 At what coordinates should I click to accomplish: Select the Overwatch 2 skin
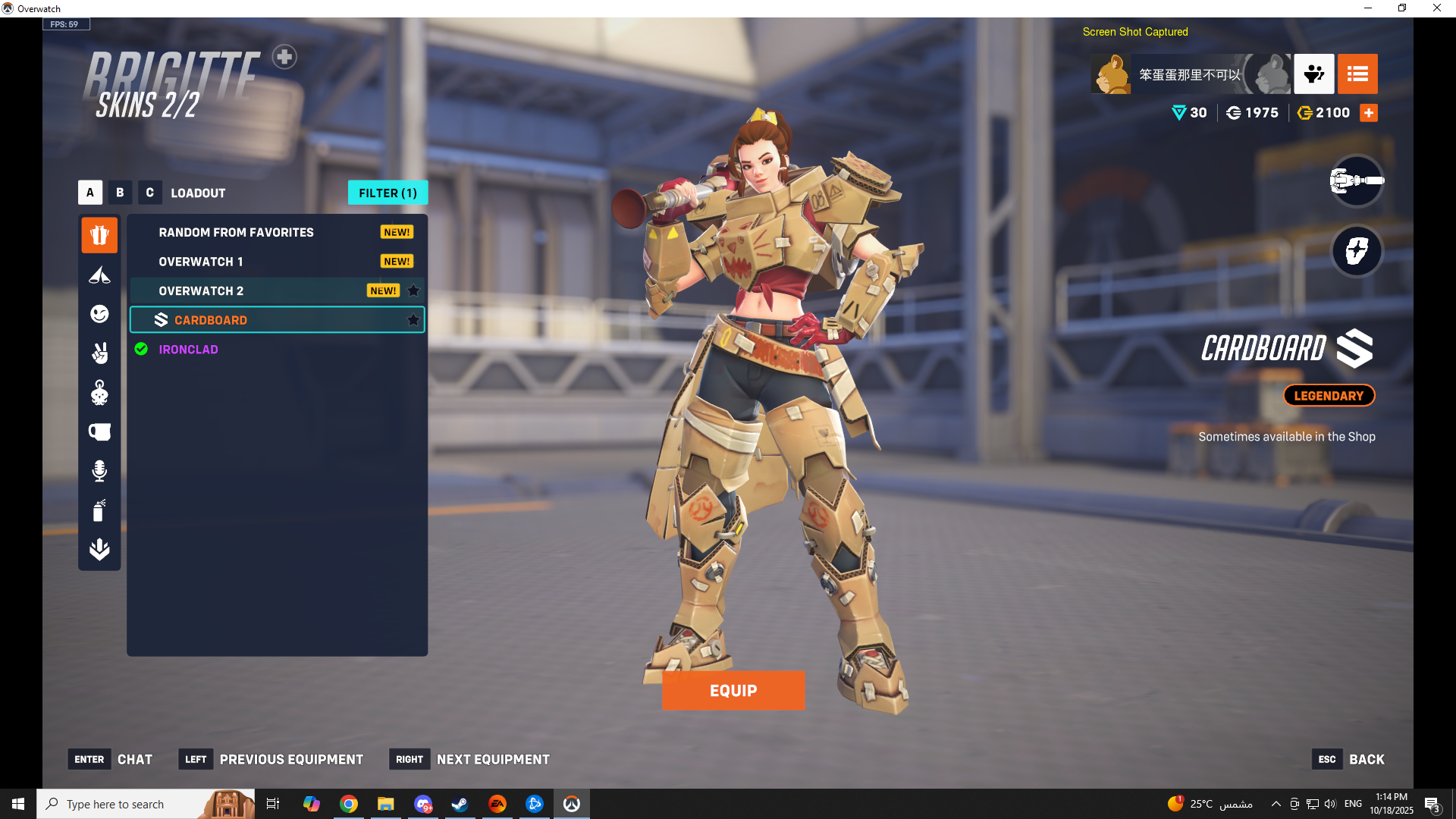tap(201, 291)
